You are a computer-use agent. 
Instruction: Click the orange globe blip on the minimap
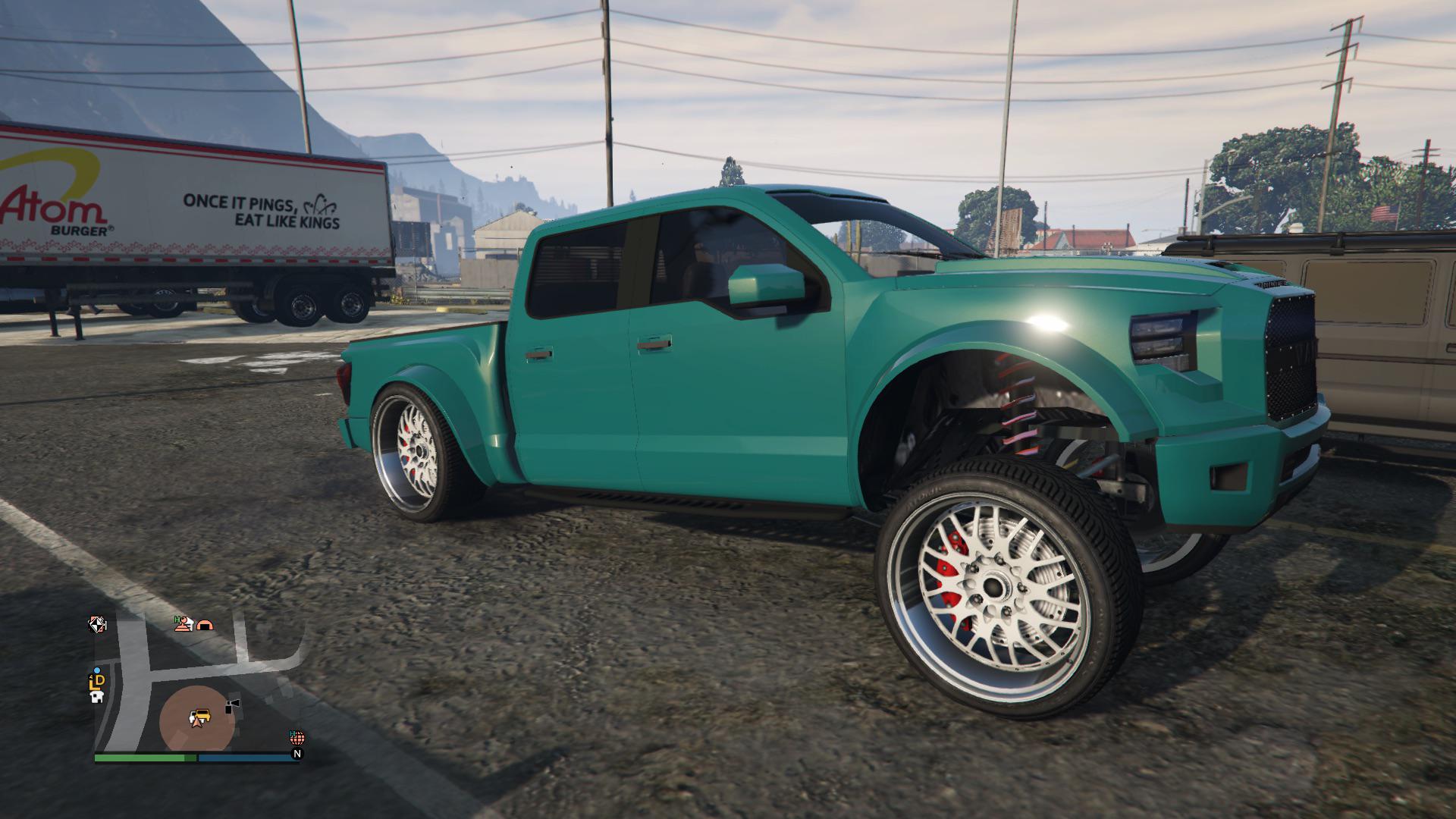[x=297, y=737]
